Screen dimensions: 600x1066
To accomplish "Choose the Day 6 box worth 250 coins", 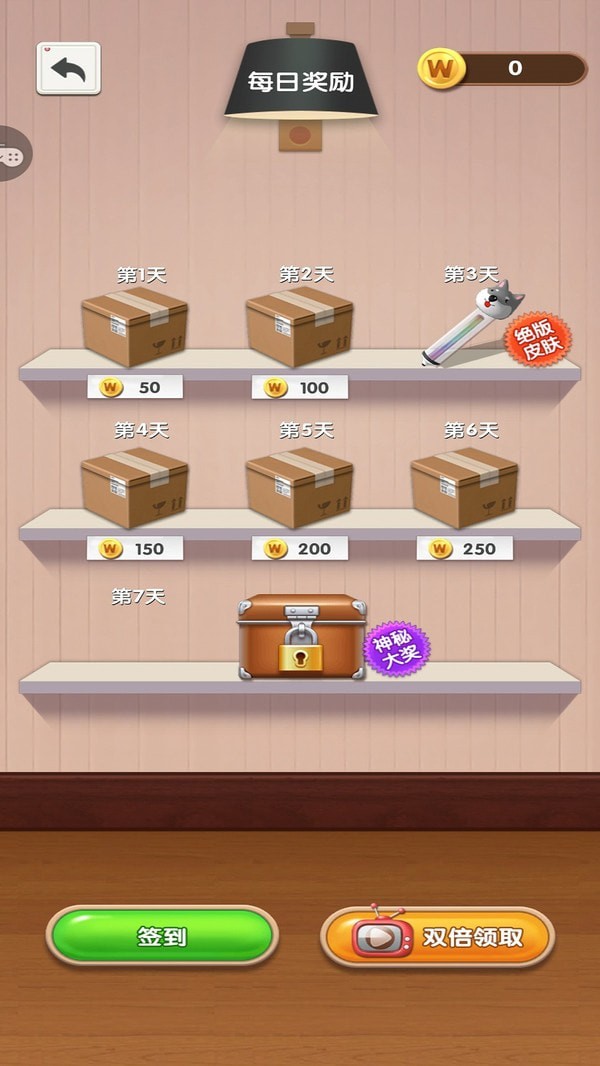I will [464, 486].
